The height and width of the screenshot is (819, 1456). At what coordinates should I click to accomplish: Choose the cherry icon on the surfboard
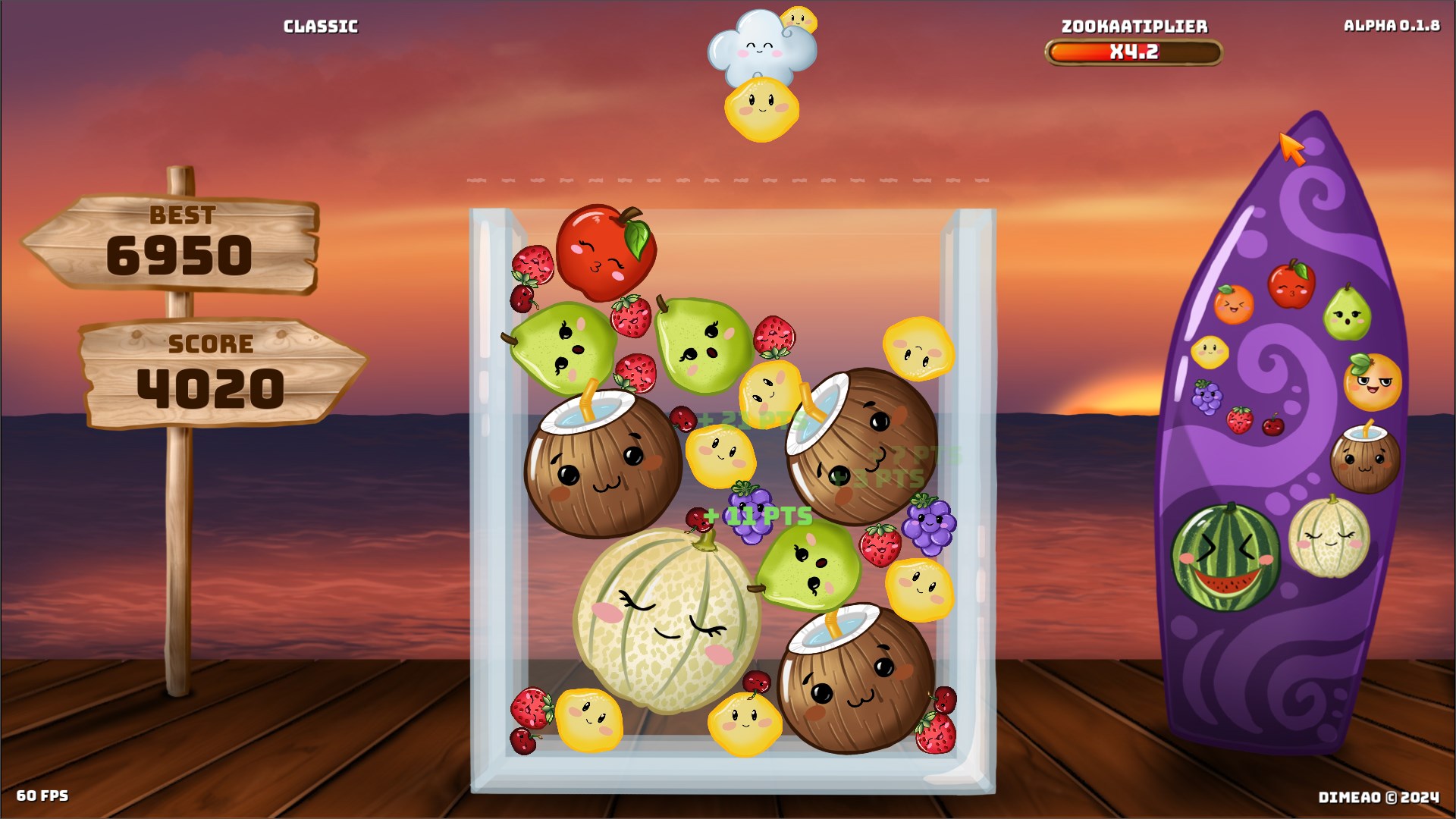click(1273, 425)
